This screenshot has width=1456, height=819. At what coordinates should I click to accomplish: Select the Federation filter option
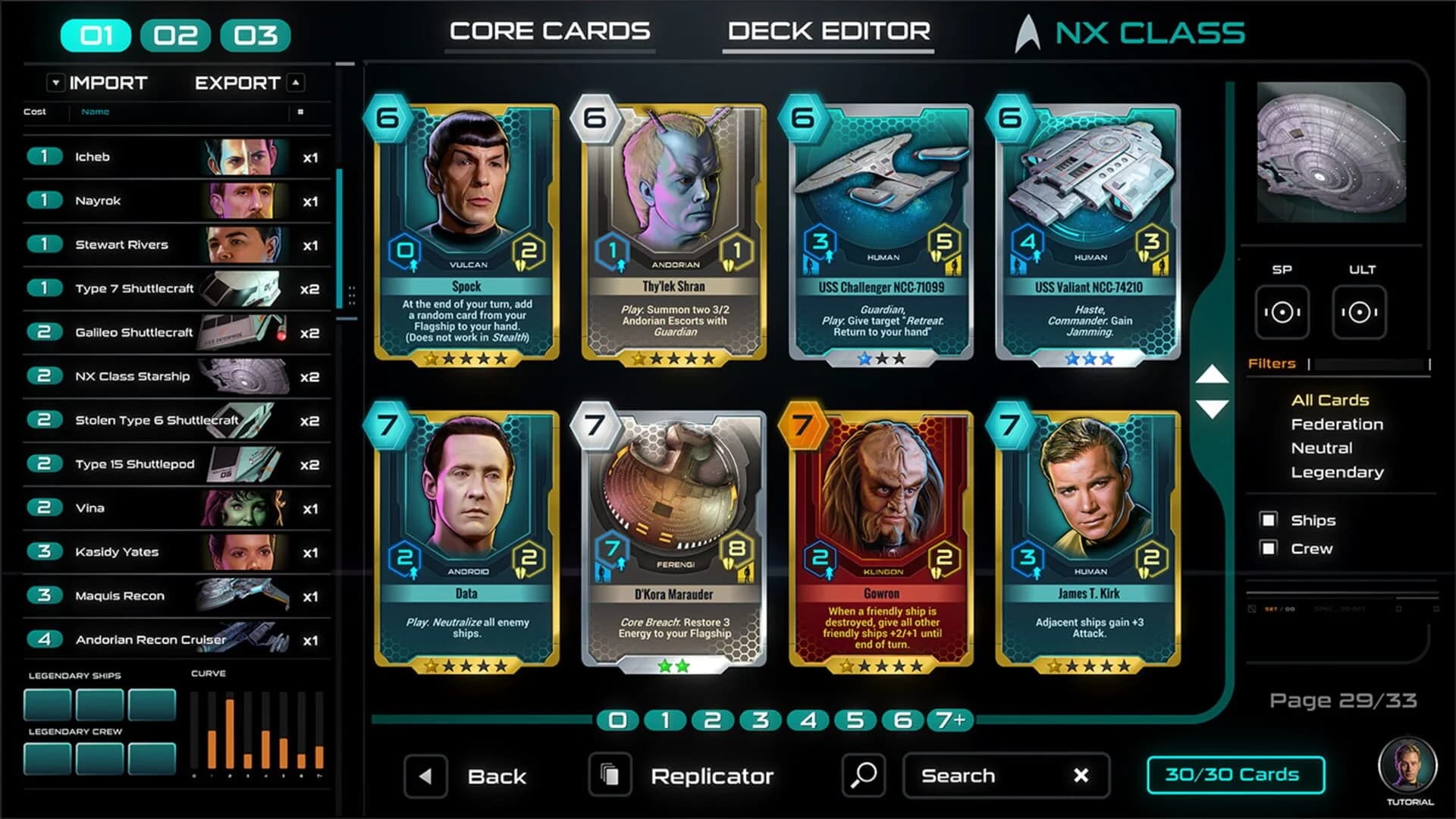pyautogui.click(x=1337, y=424)
